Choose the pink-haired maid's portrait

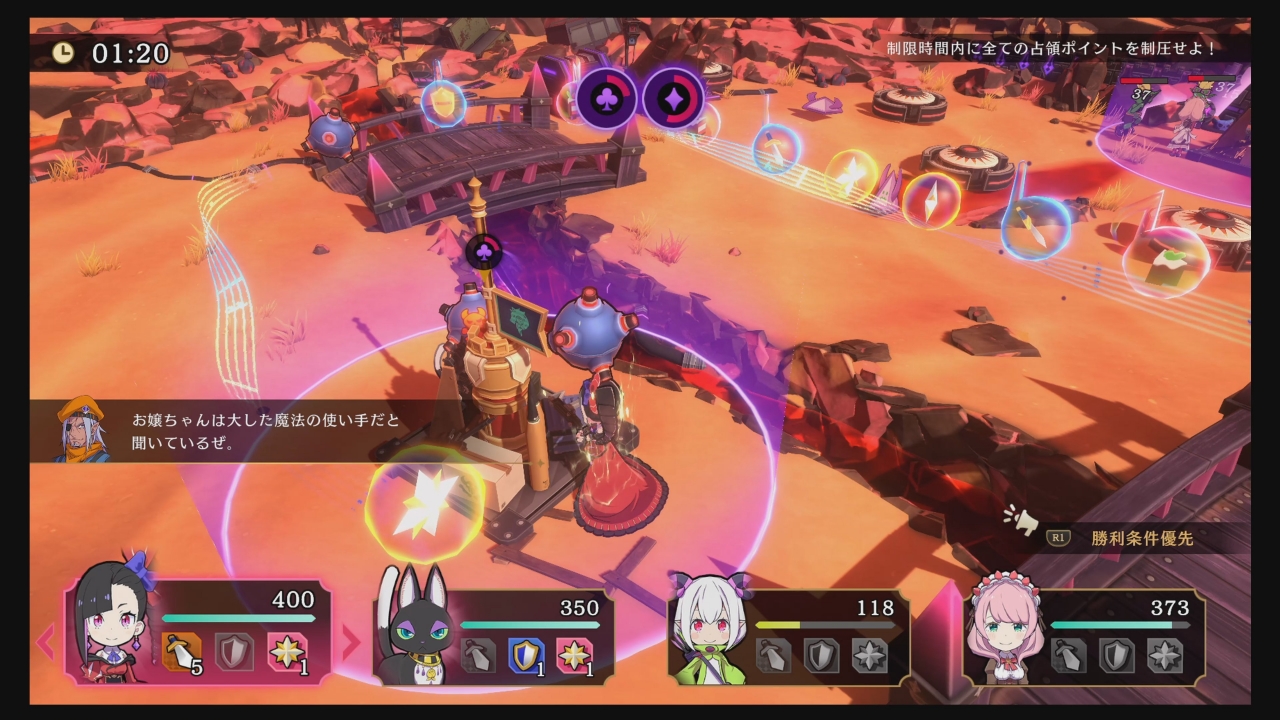pyautogui.click(x=1004, y=629)
